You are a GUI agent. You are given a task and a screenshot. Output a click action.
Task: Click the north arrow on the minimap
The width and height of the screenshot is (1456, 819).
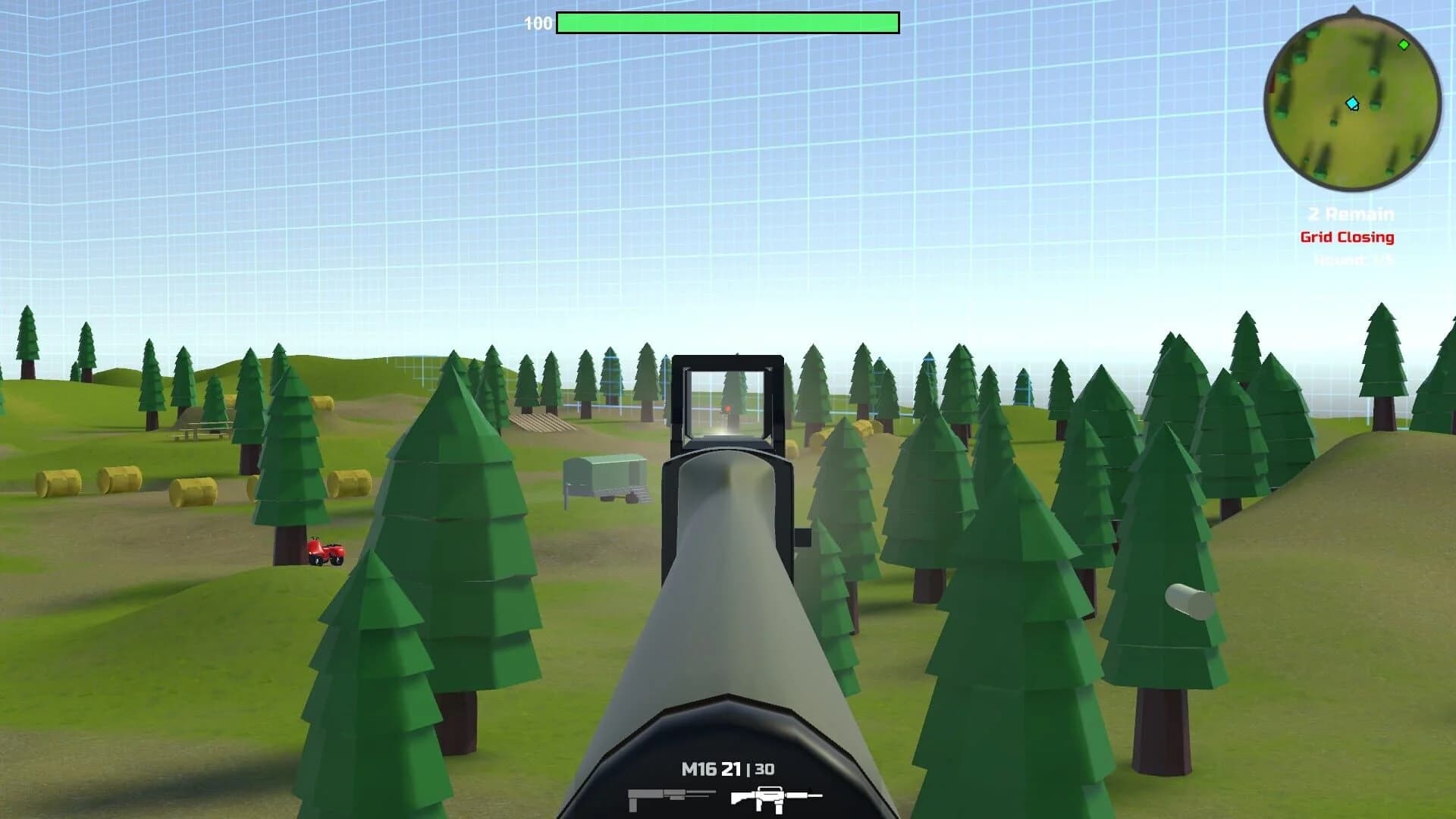[1354, 11]
